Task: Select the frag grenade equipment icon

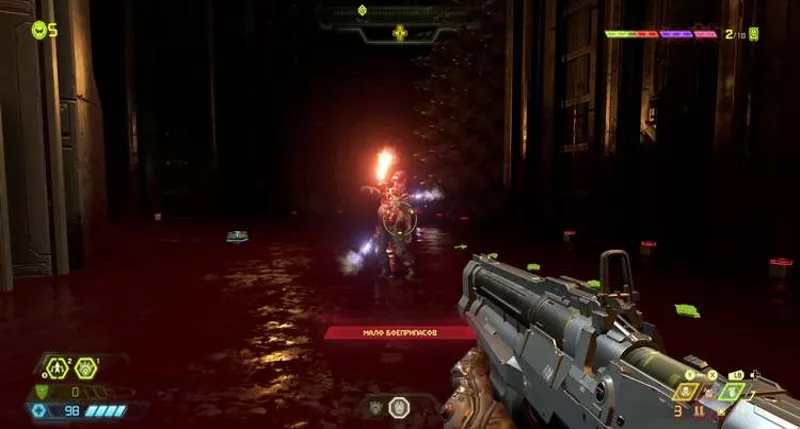Action: [x=56, y=368]
